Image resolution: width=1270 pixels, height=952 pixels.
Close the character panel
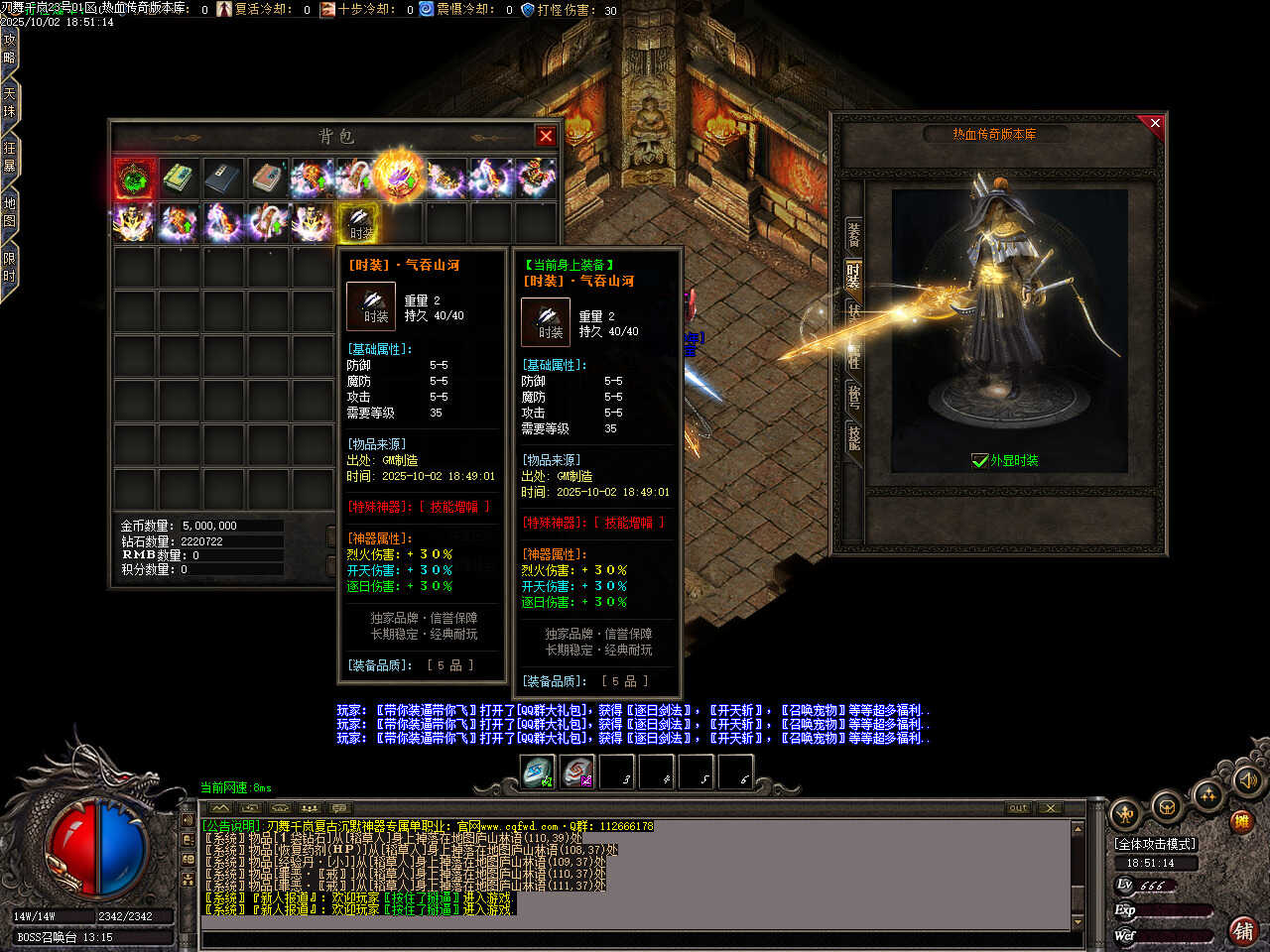tap(1154, 123)
